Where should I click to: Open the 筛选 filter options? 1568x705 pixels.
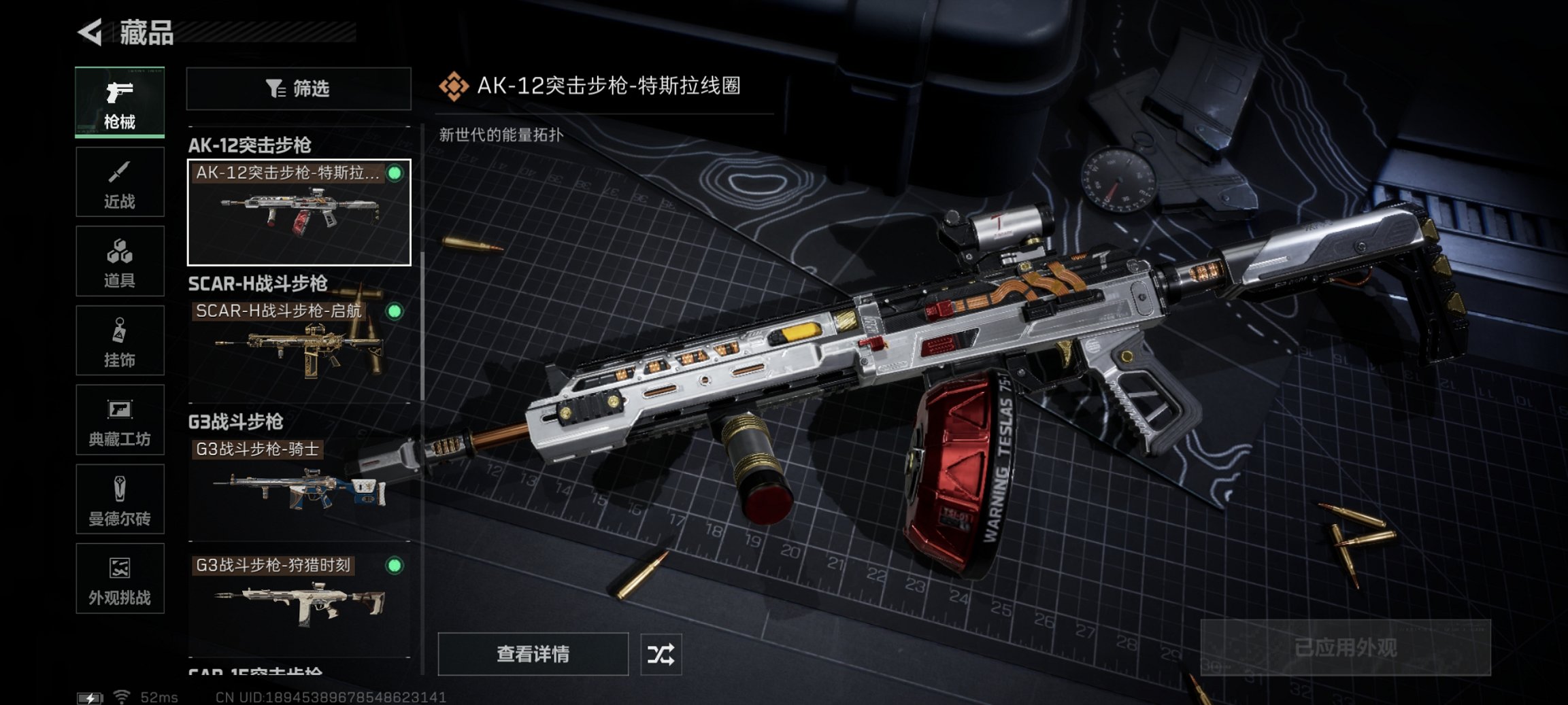[x=298, y=90]
